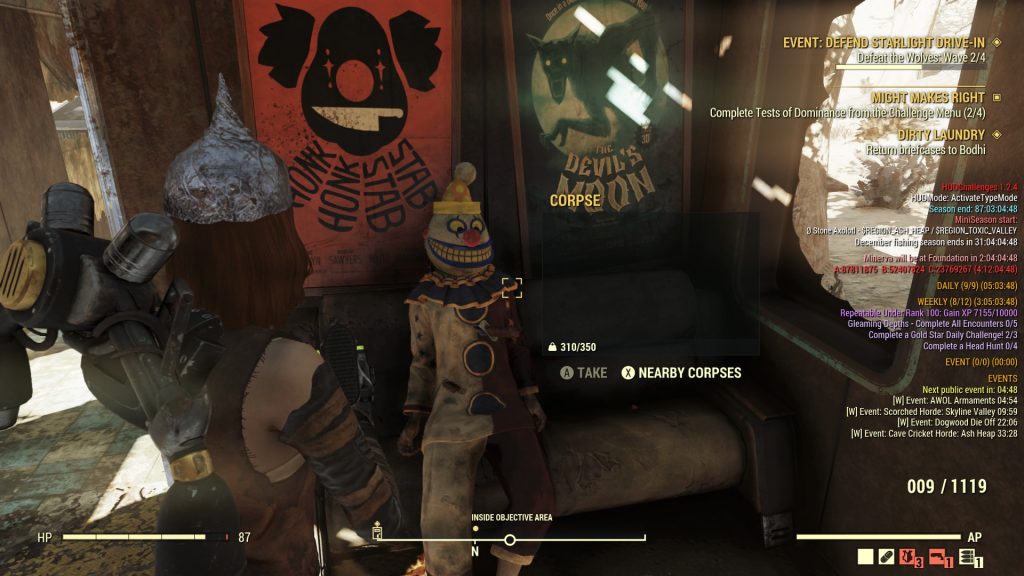
Task: Click the Complete a Head Hunt challenge
Action: pyautogui.click(x=969, y=346)
